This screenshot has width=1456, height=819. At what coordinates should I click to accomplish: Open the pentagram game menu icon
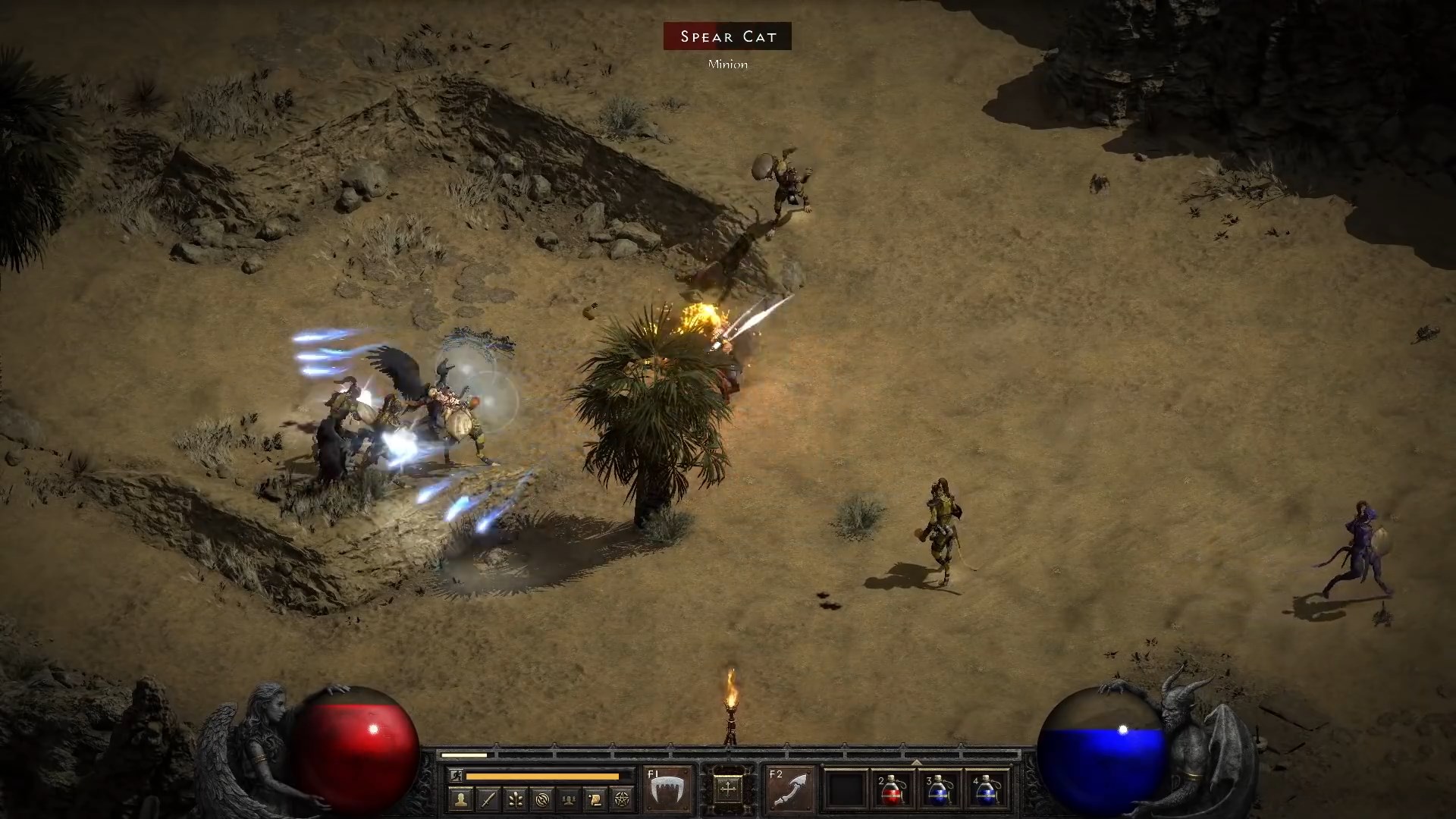(x=620, y=799)
